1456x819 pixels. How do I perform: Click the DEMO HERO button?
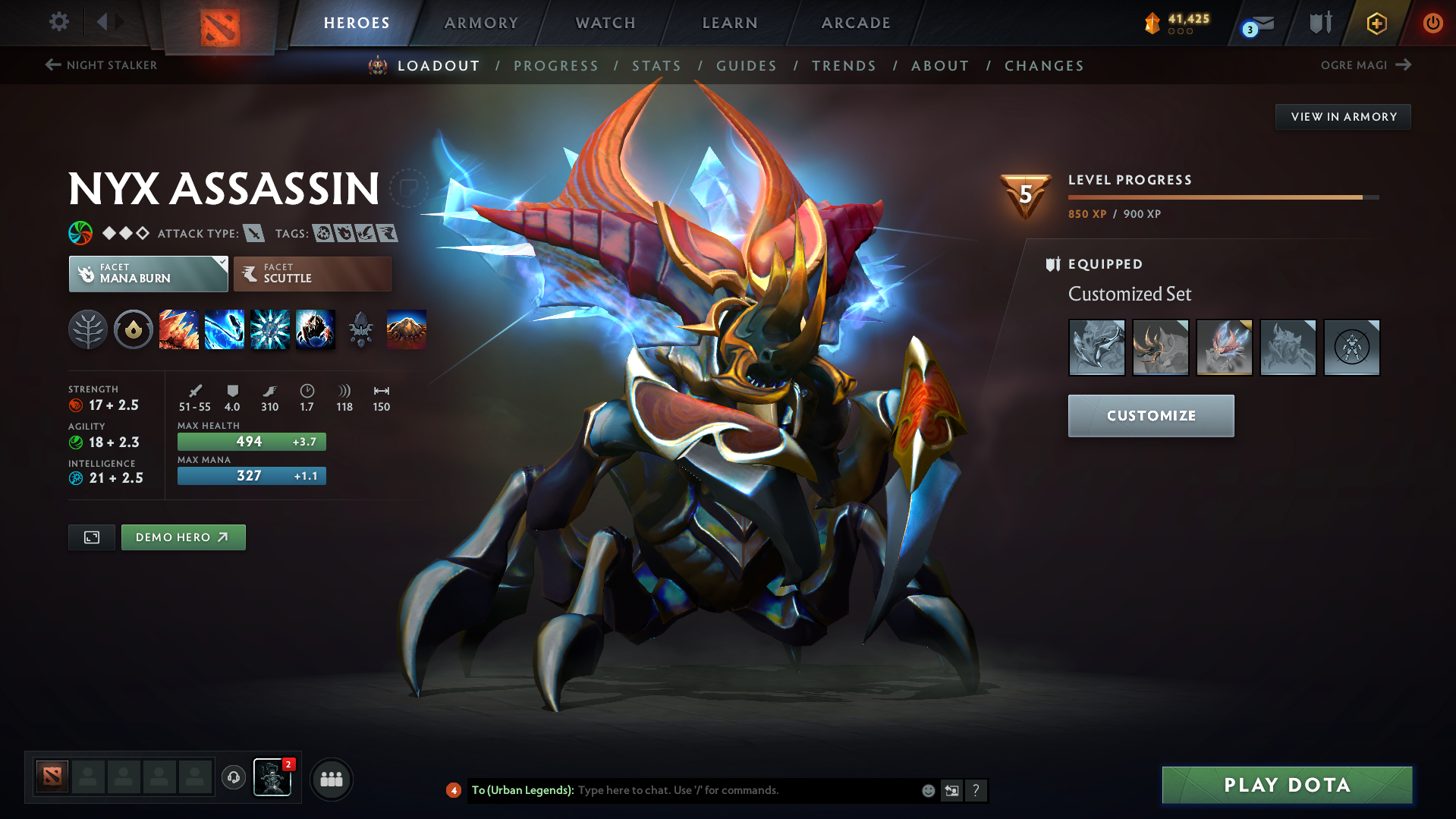[183, 537]
